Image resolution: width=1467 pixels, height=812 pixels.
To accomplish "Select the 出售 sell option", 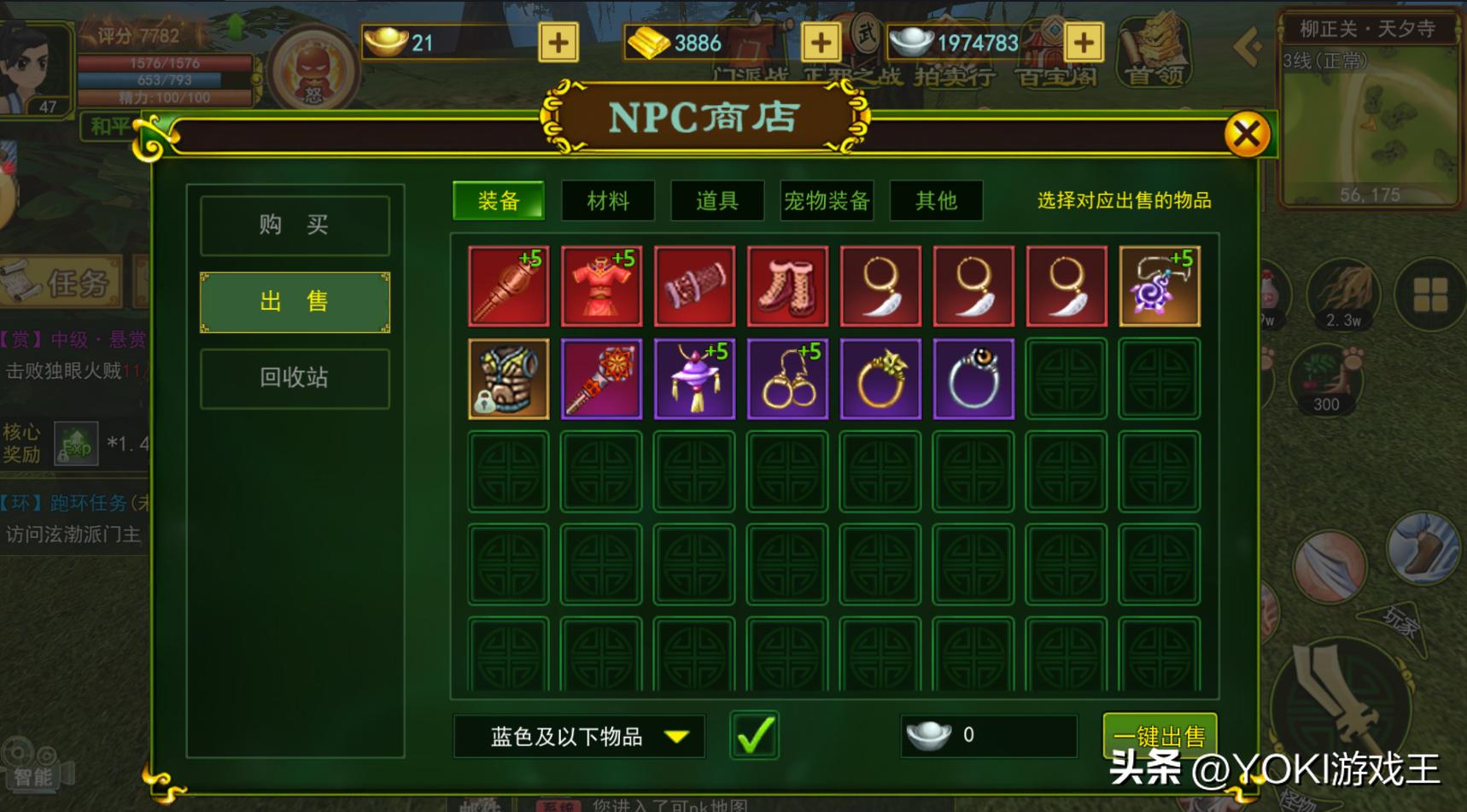I will pyautogui.click(x=295, y=301).
